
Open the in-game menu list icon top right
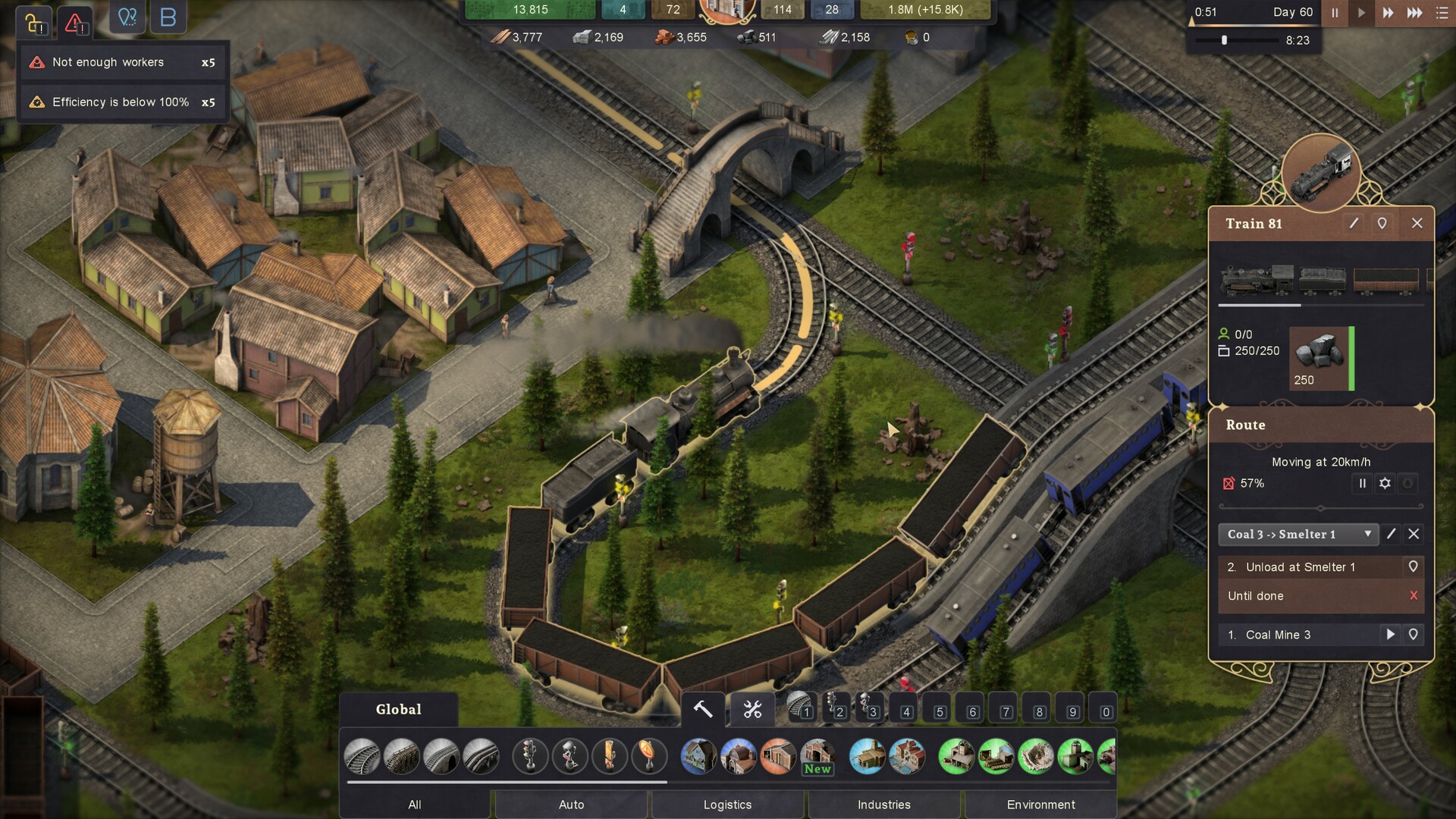pos(1440,13)
